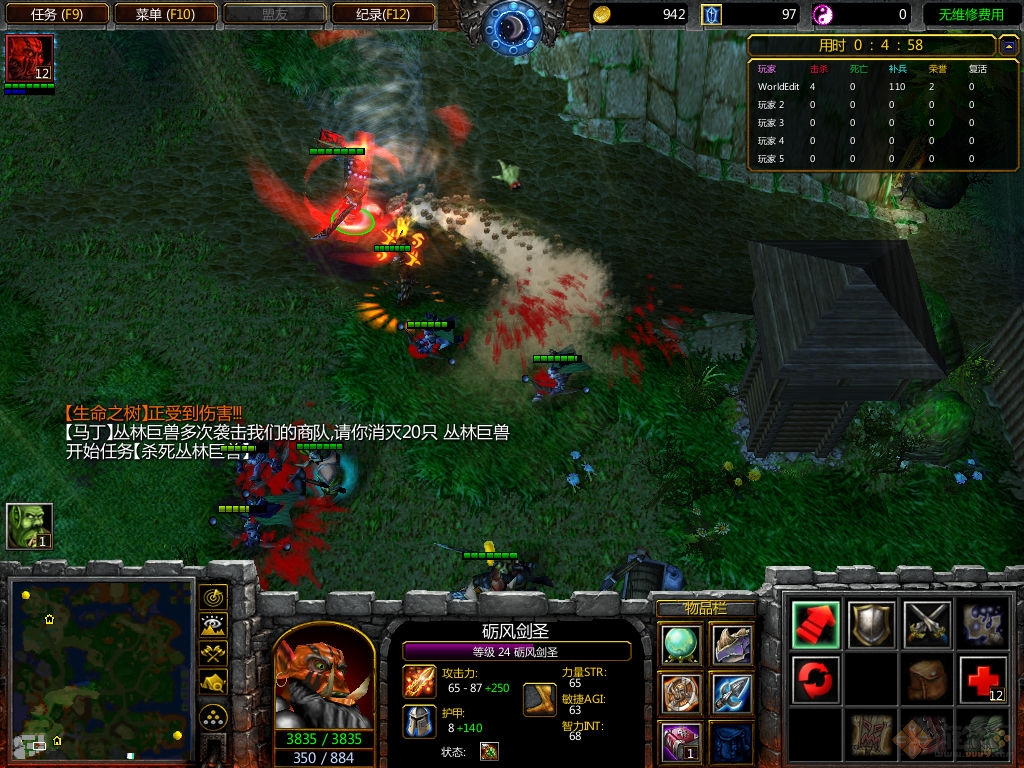The width and height of the screenshot is (1024, 768).
Task: Open the red cross hero abilities button
Action: point(981,681)
